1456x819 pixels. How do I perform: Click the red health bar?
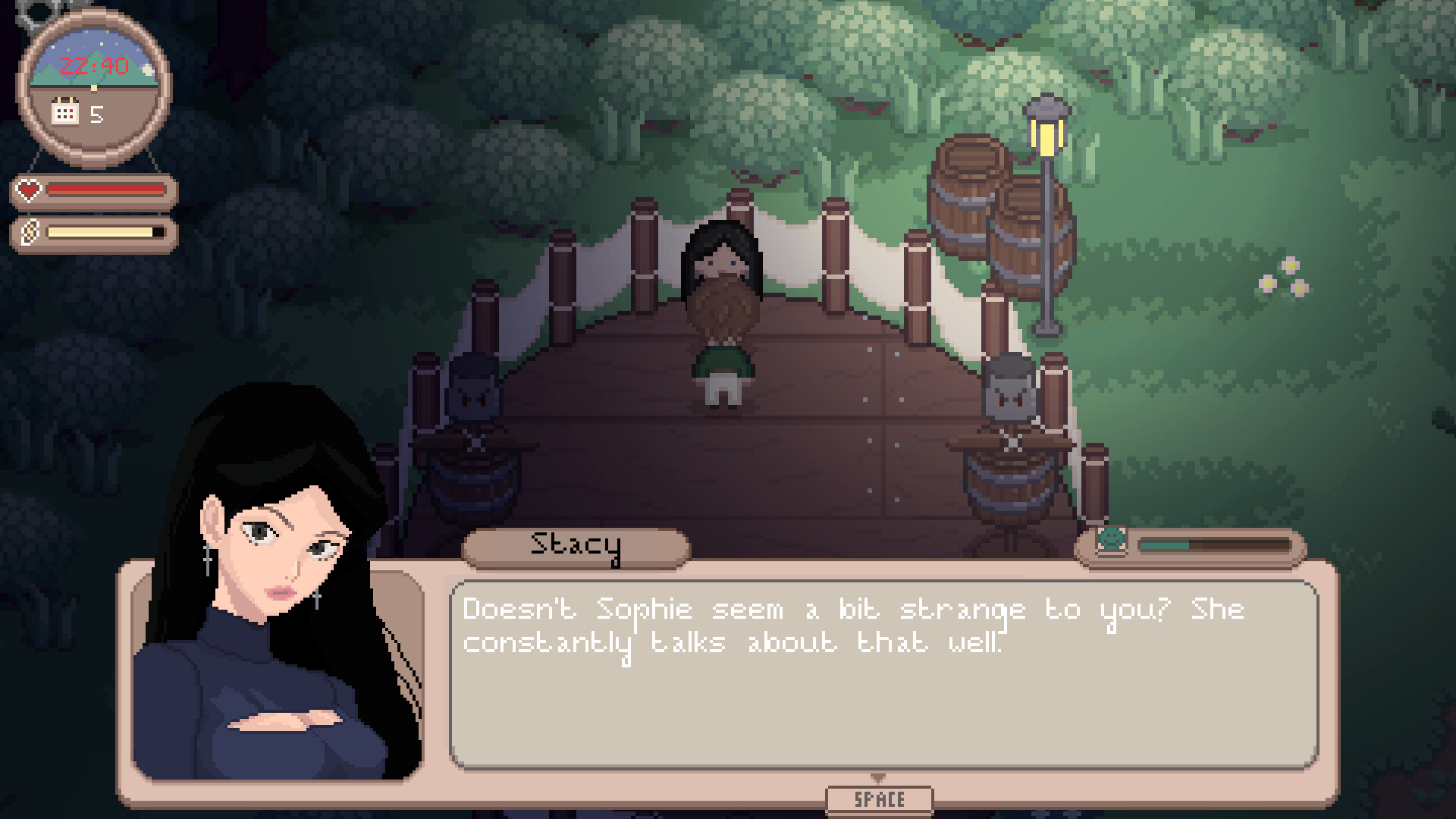(105, 189)
